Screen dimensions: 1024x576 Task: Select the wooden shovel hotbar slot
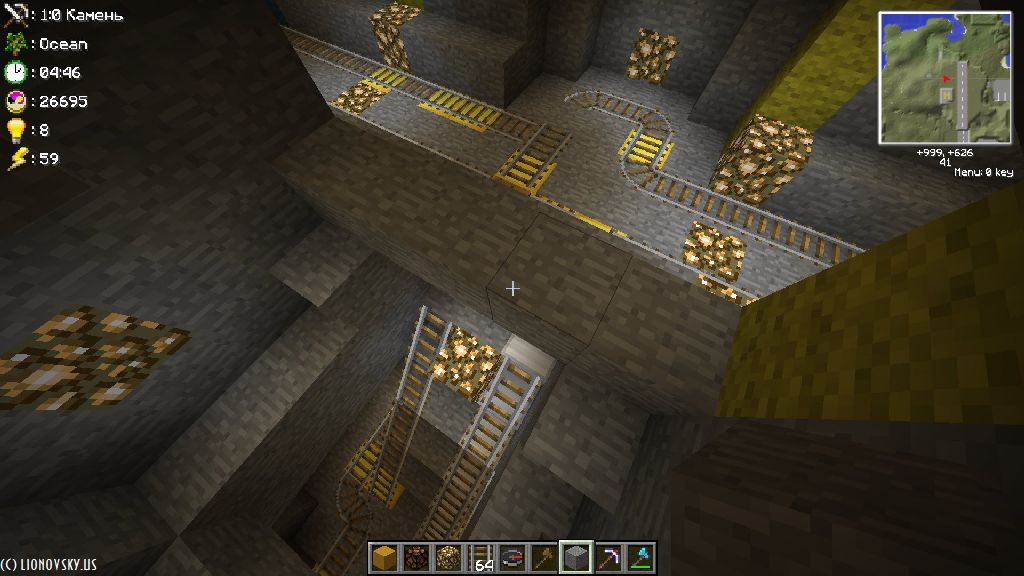[x=544, y=557]
